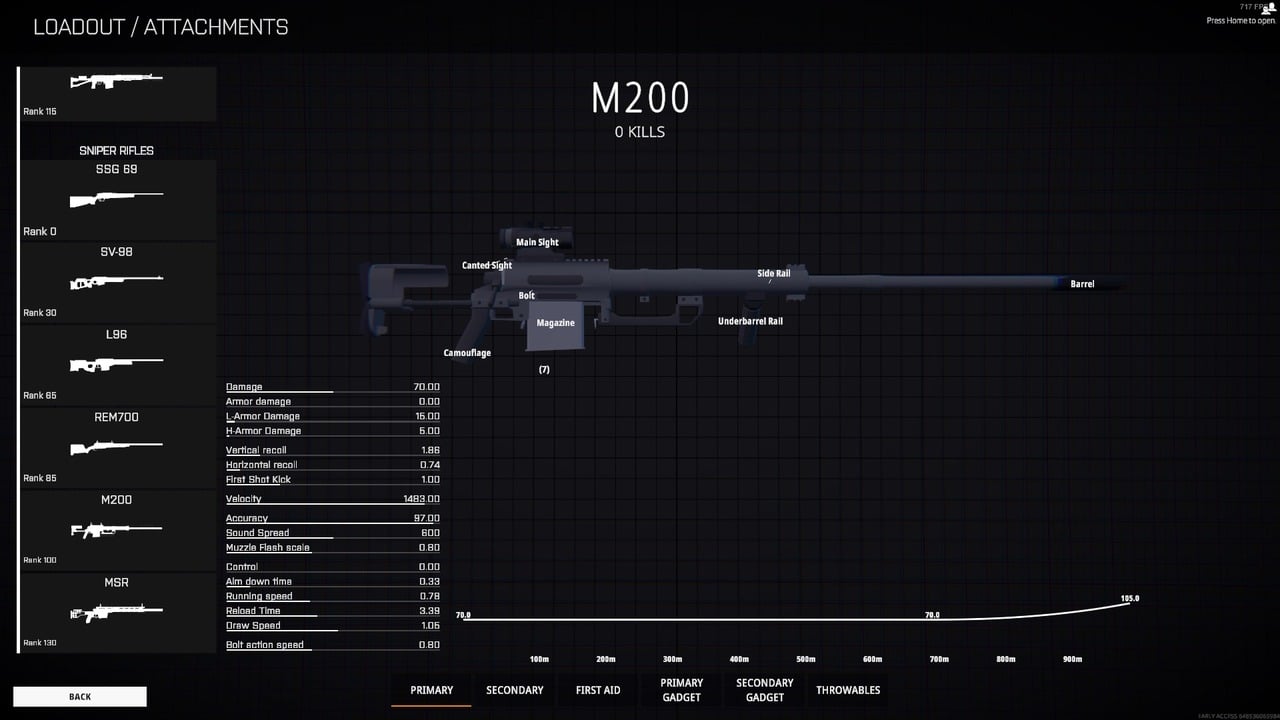
Task: Choose the SV-98 rifle tile
Action: 117,282
